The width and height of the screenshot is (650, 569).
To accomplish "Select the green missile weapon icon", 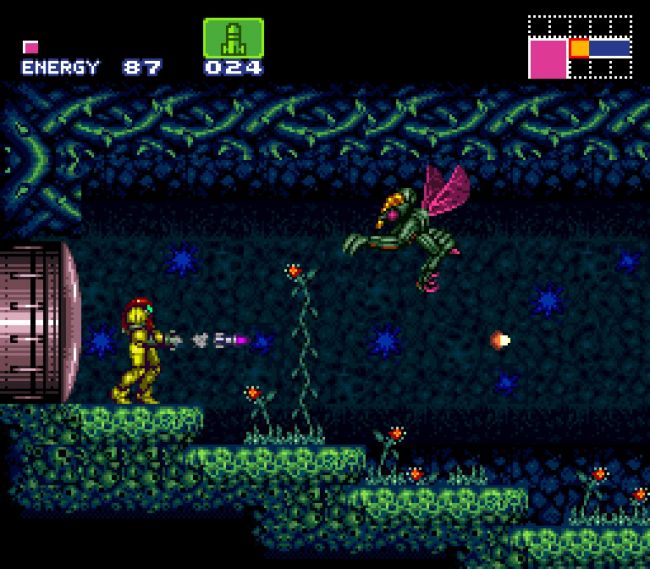I will [233, 38].
